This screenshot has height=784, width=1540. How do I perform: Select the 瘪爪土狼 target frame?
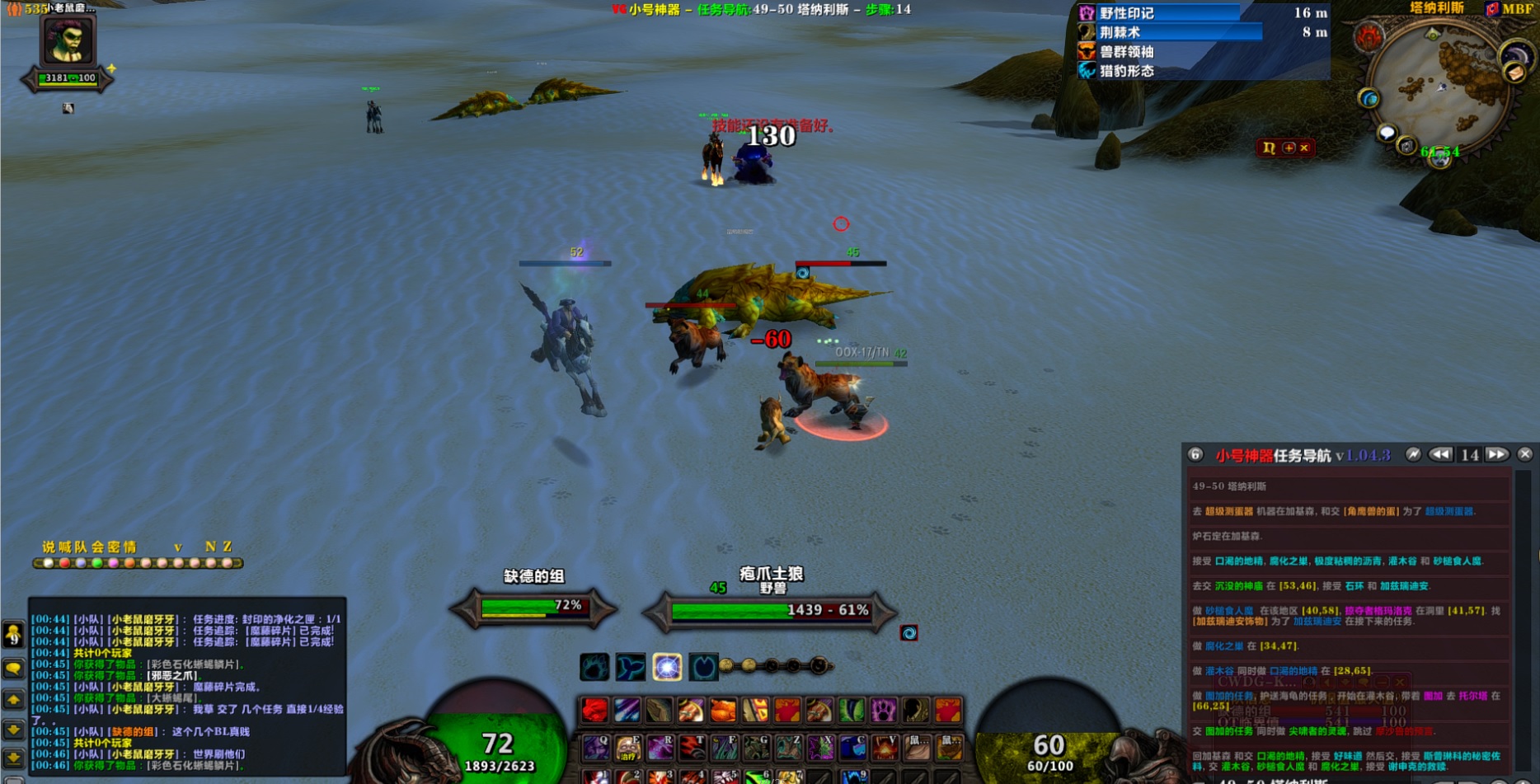pyautogui.click(x=771, y=610)
